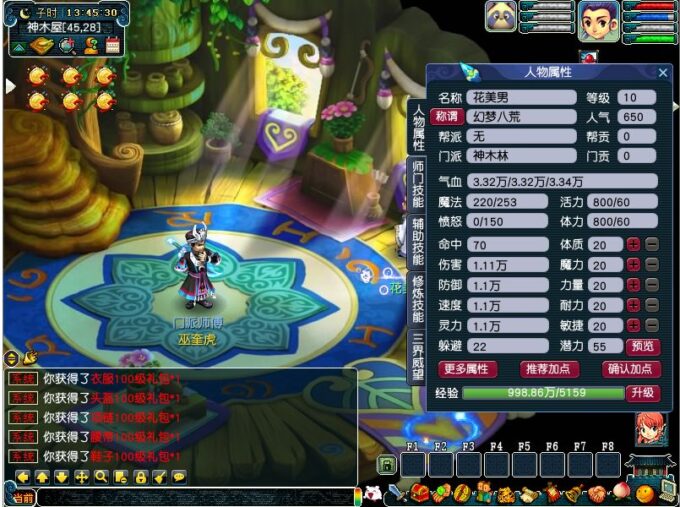Toggle the green lock beside the hotbar
680x507 pixels.
(386, 464)
